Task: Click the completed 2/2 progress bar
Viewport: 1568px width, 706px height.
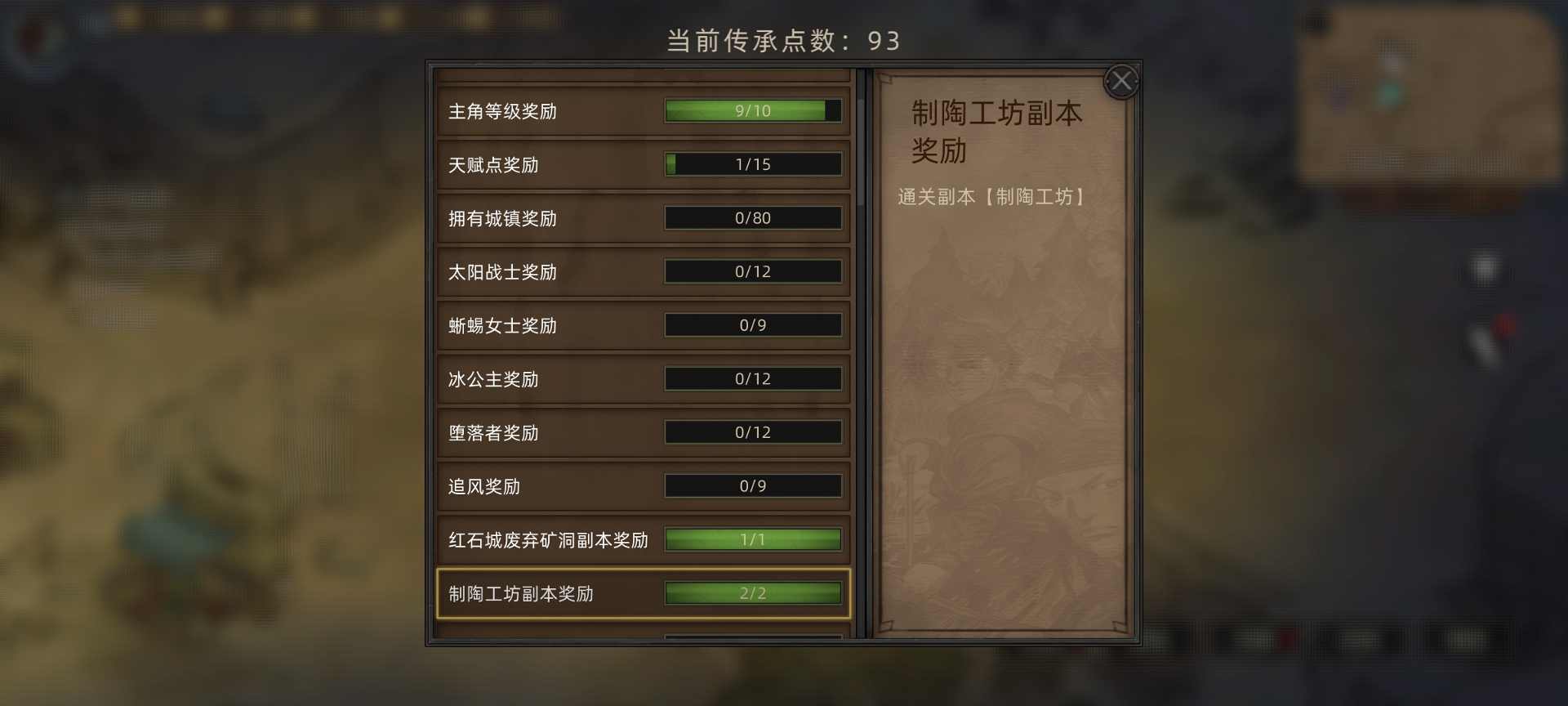Action: click(x=752, y=593)
